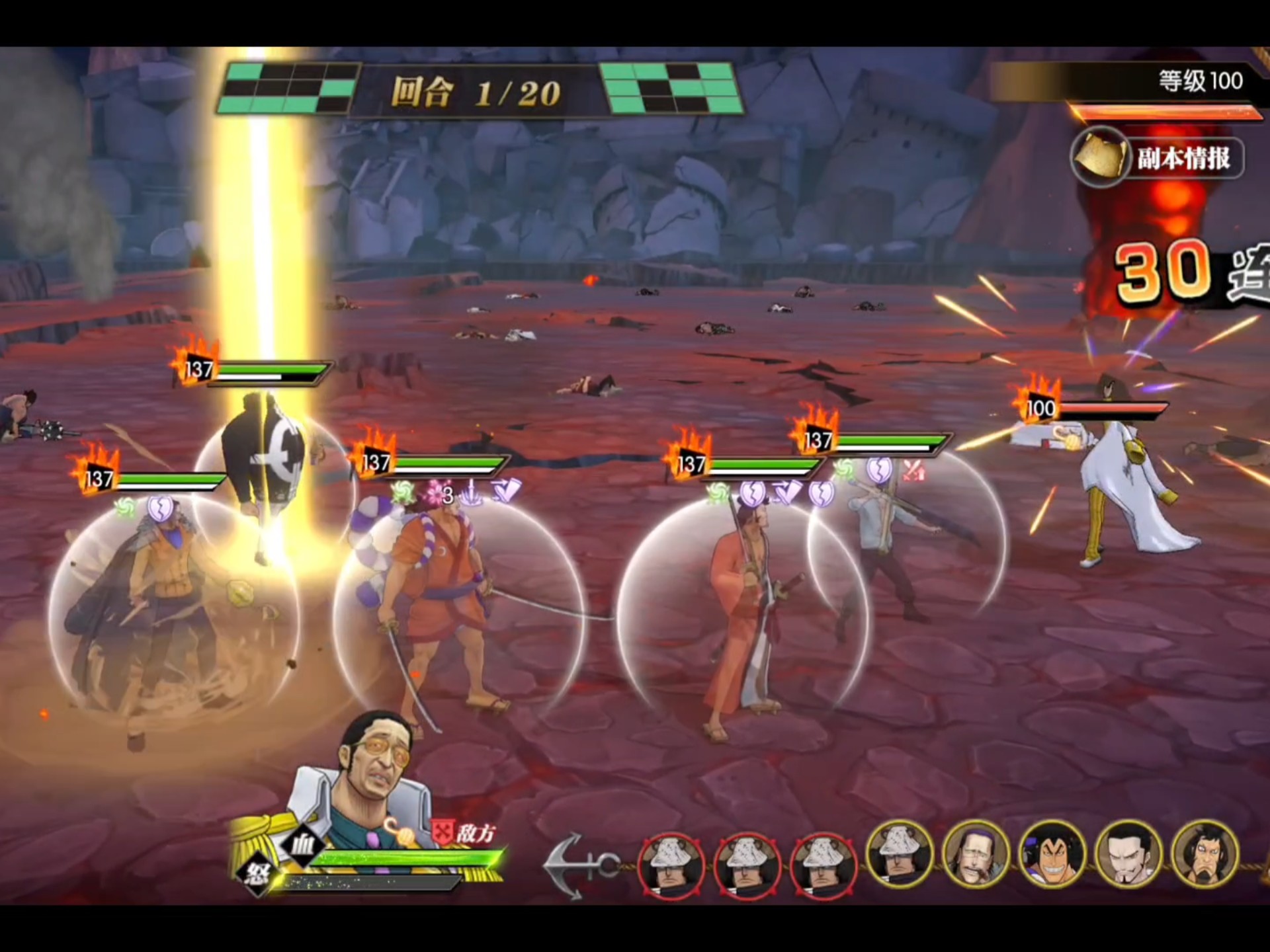
Task: Open the 副本情报 dungeon intel panel
Action: coord(1158,157)
